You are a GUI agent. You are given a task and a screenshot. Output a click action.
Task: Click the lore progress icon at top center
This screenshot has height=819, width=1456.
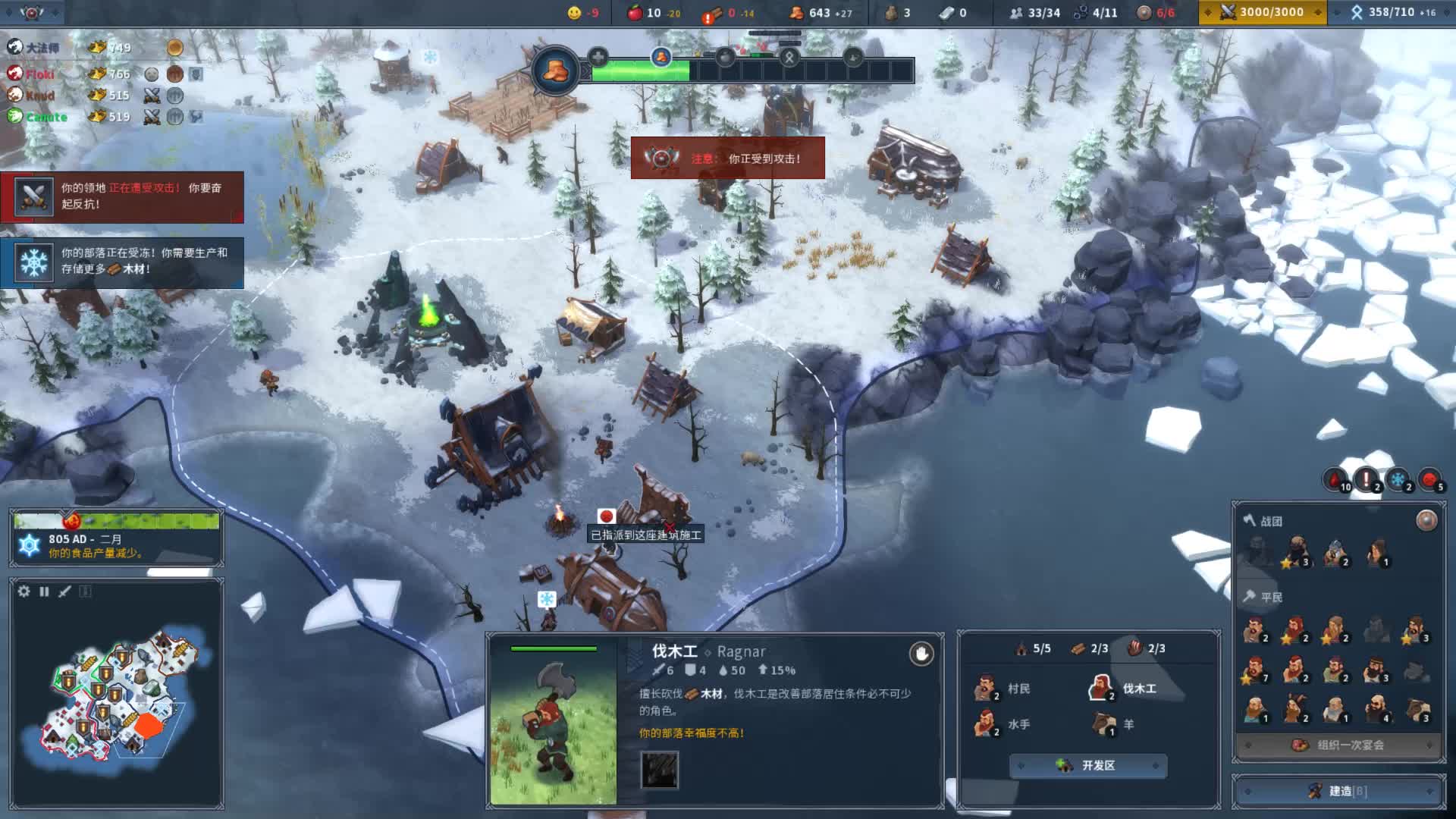(555, 71)
